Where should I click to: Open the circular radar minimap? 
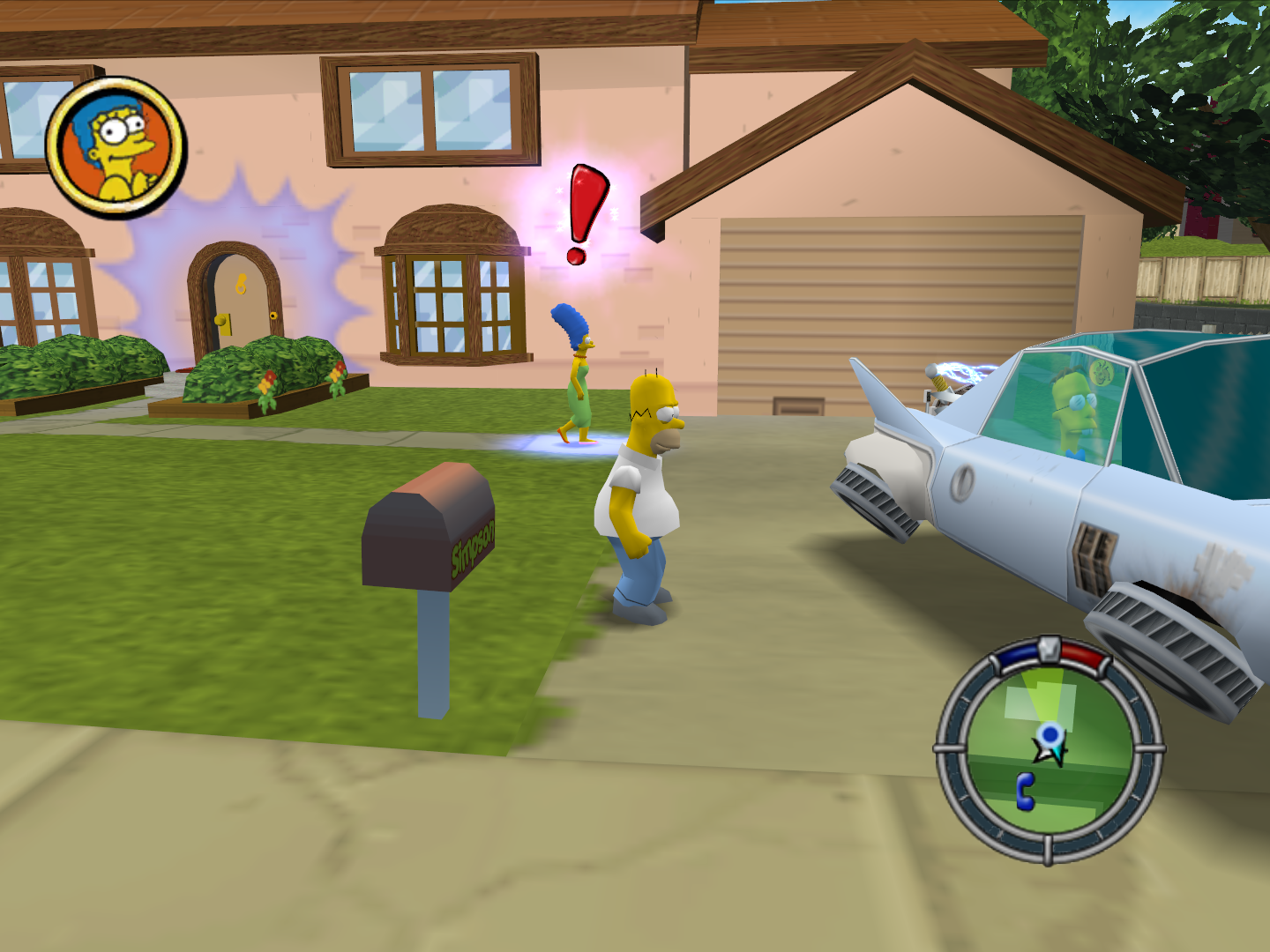1049,750
